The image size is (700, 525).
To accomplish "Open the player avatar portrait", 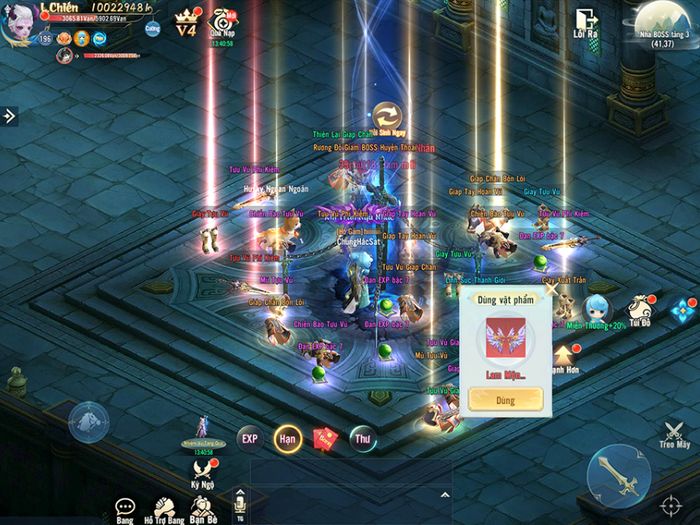I will pyautogui.click(x=20, y=23).
